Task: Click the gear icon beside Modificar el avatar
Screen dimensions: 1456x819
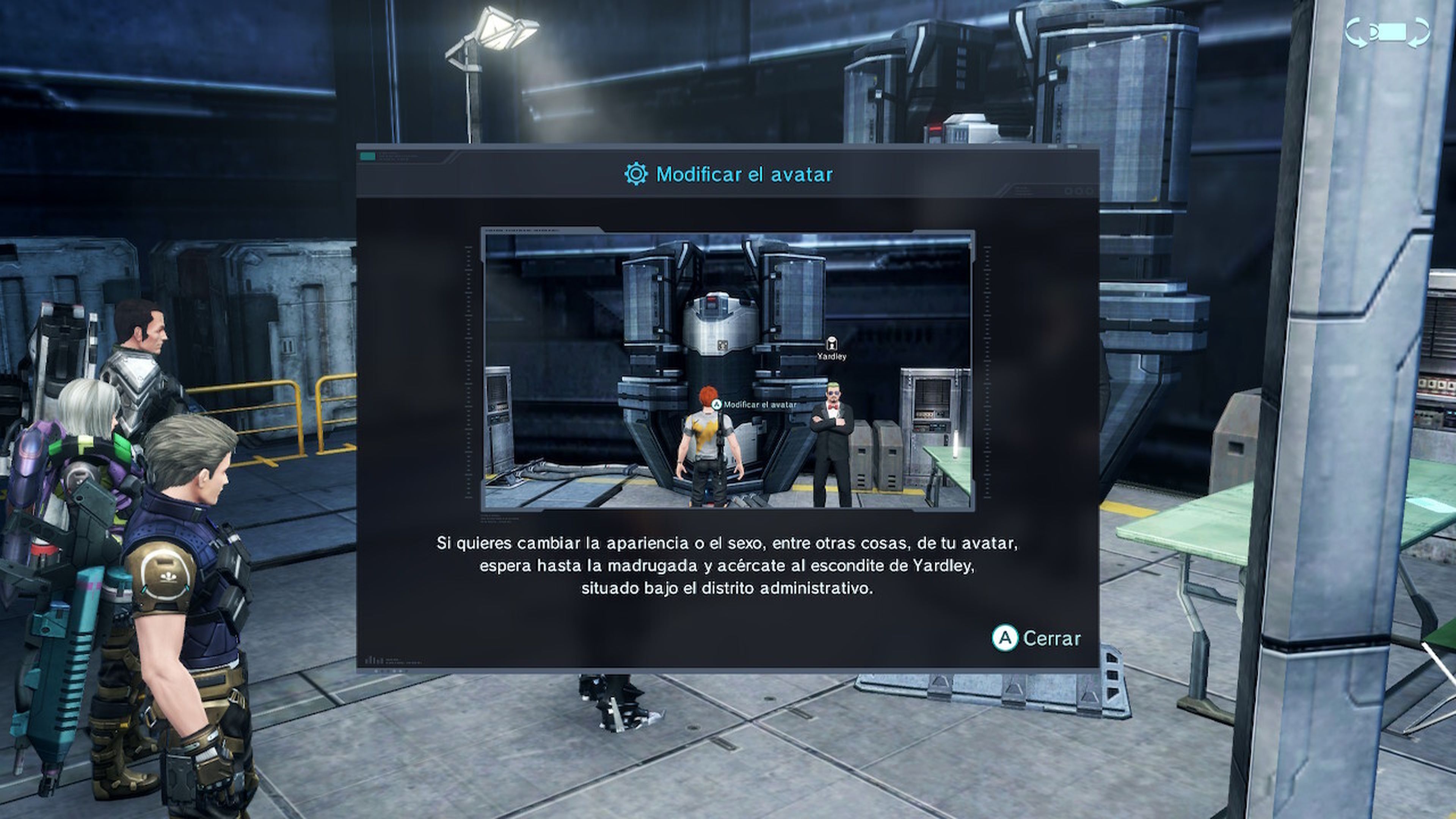Action: (637, 175)
